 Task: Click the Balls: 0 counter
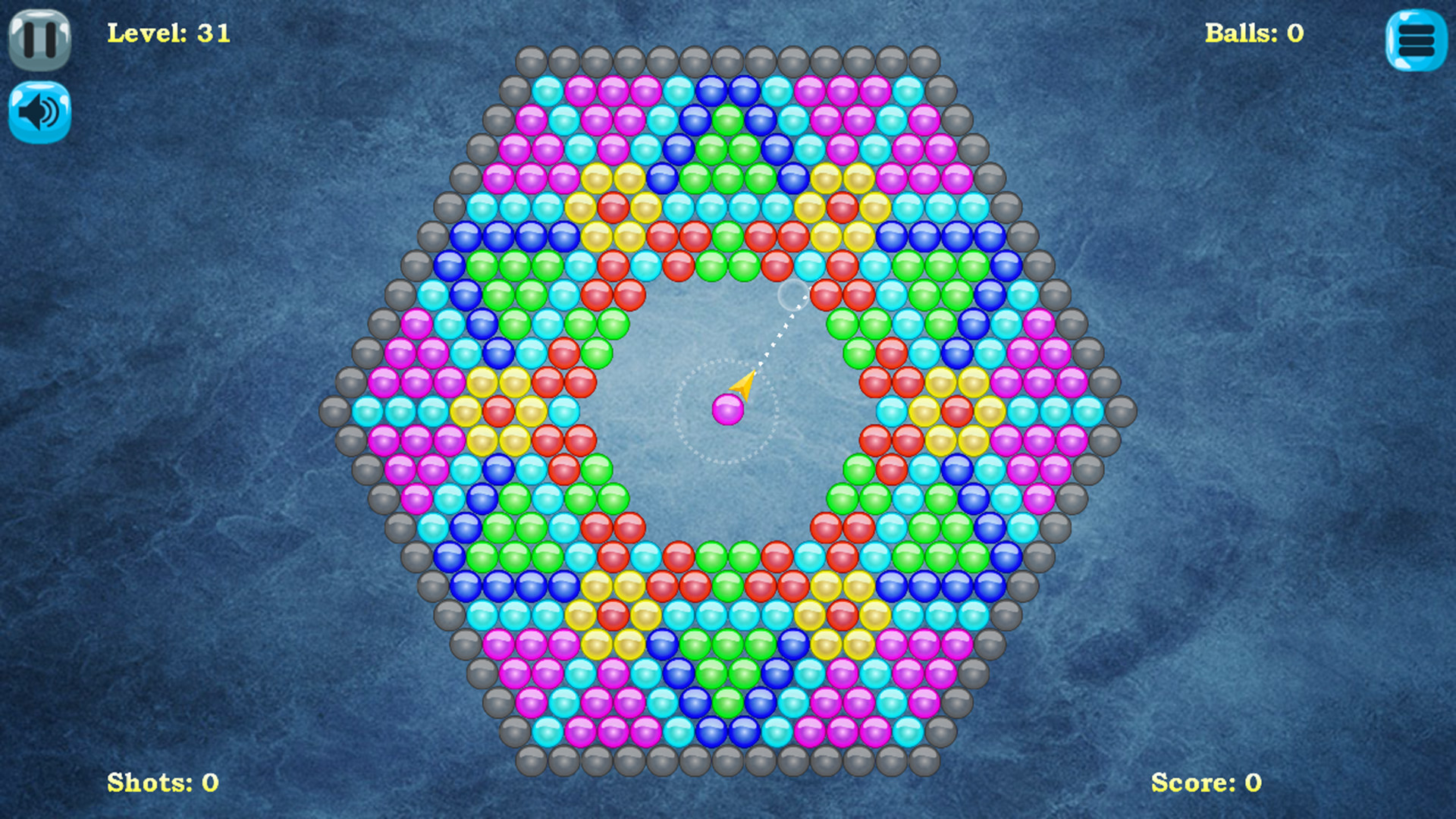click(x=1253, y=33)
